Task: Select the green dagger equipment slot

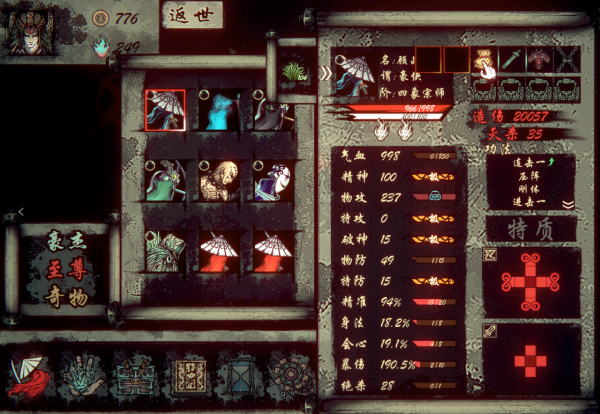Action: point(512,60)
